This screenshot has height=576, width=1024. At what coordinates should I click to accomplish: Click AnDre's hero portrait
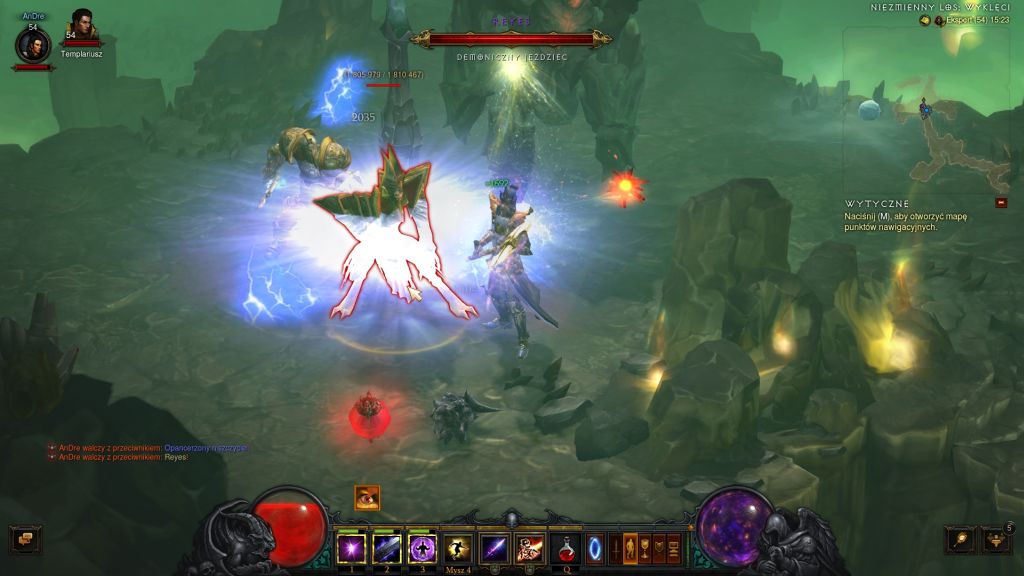point(33,45)
